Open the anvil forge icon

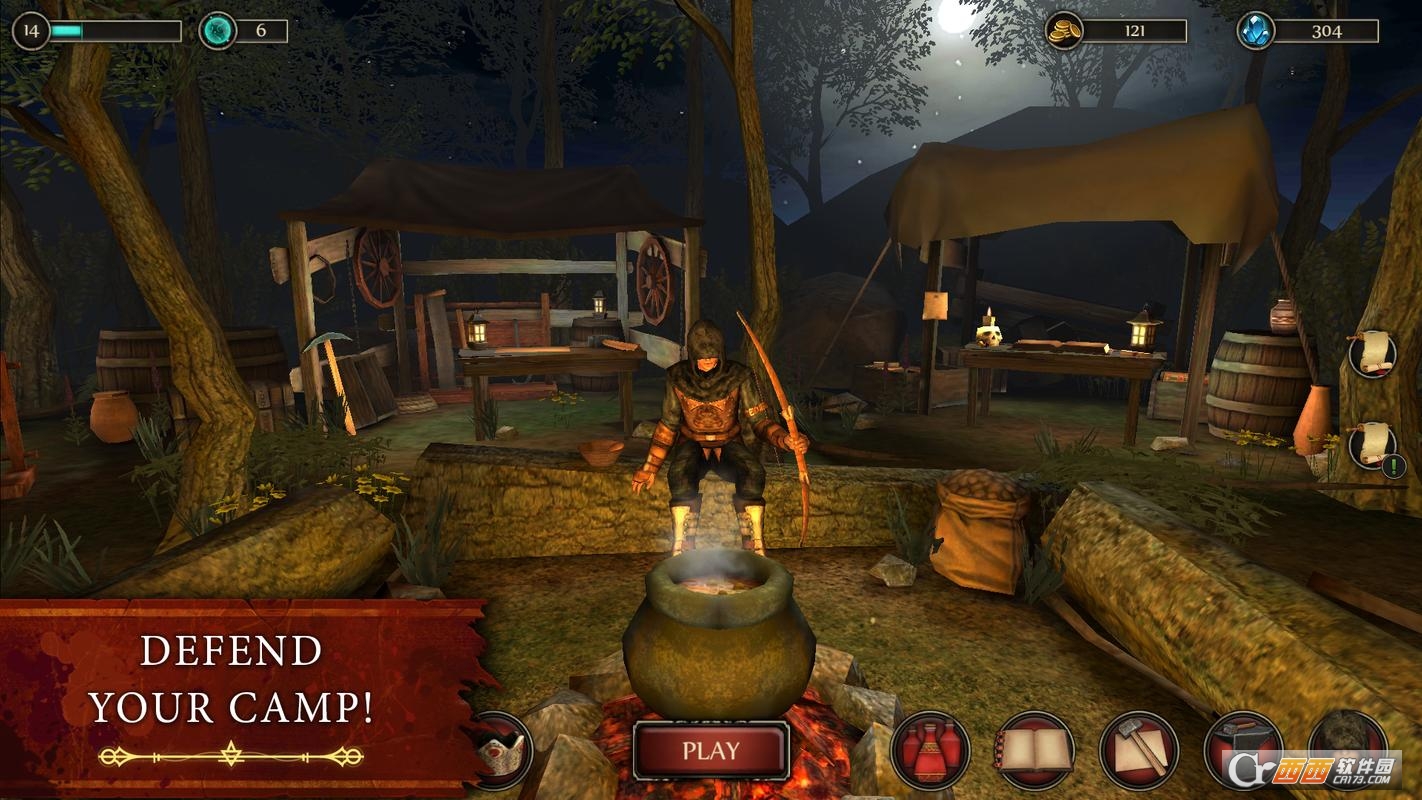click(x=1243, y=751)
